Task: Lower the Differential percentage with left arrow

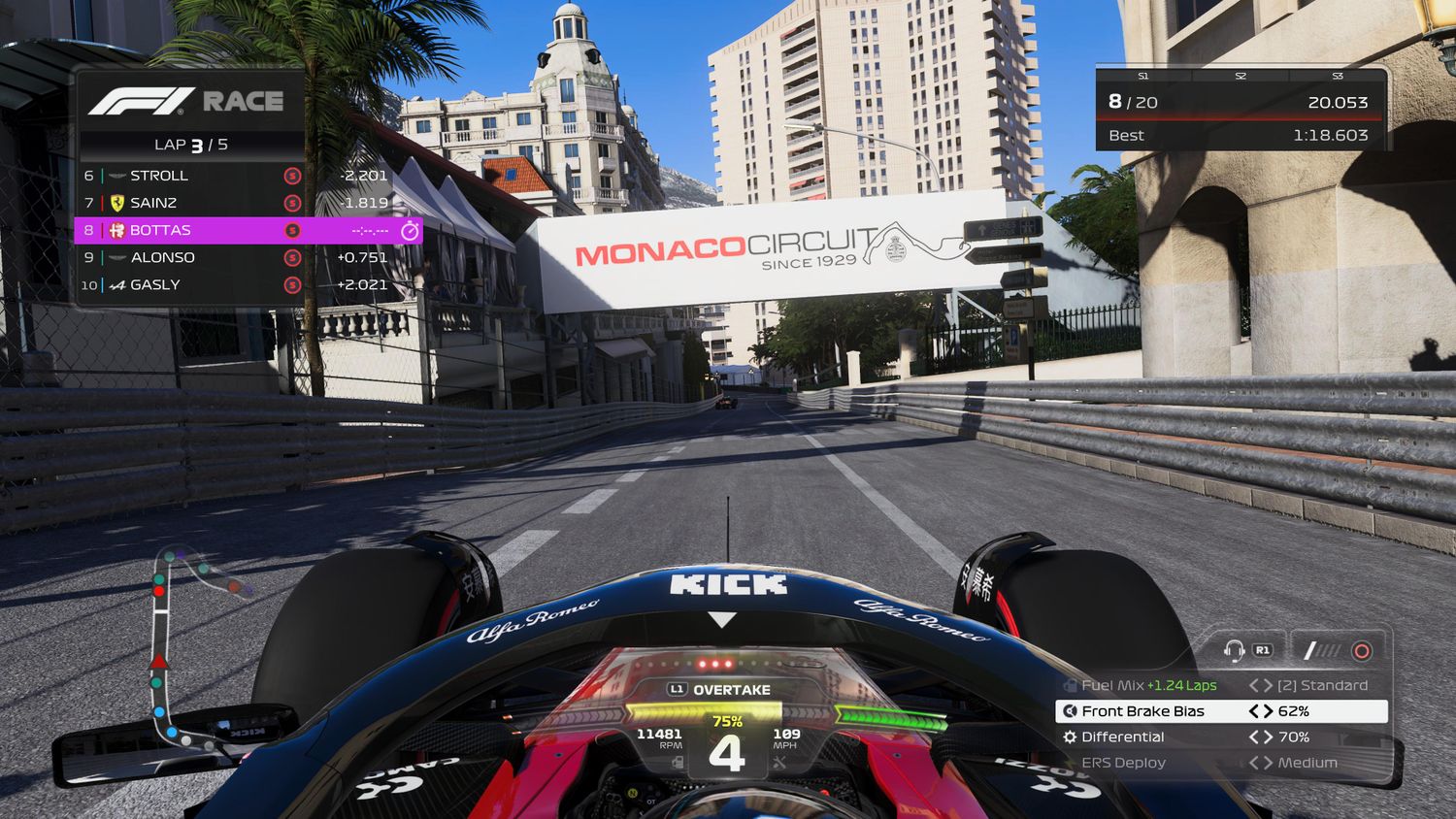Action: click(1254, 737)
